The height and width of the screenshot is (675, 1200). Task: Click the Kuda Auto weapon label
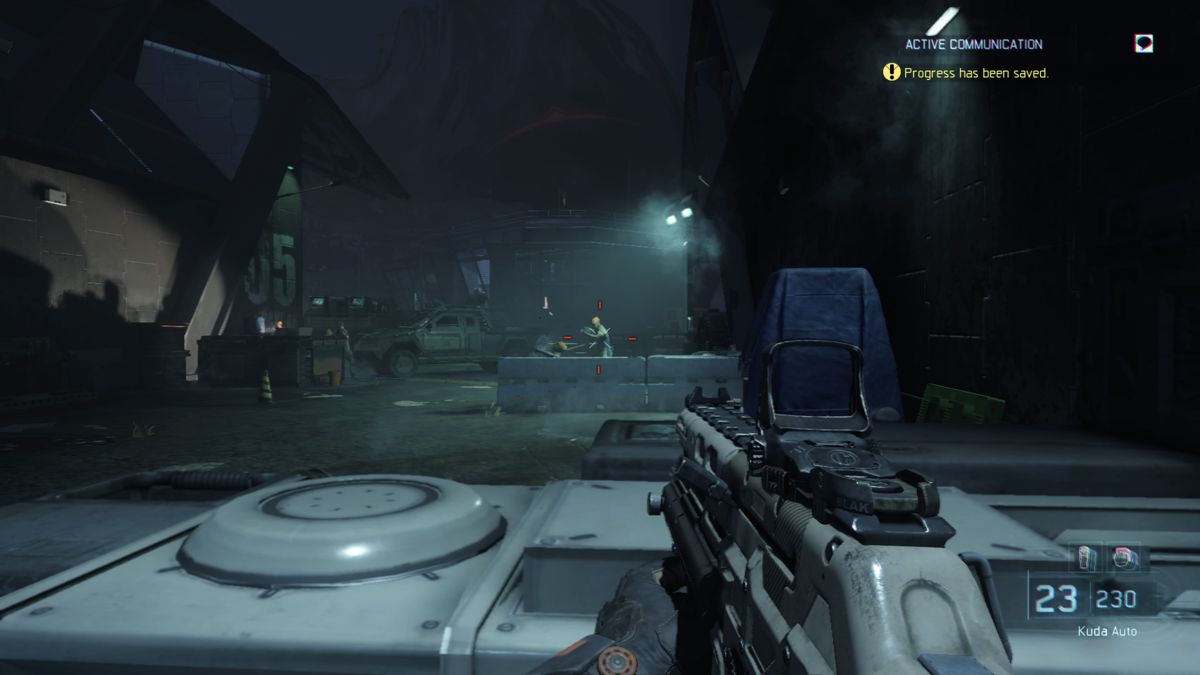[1106, 631]
